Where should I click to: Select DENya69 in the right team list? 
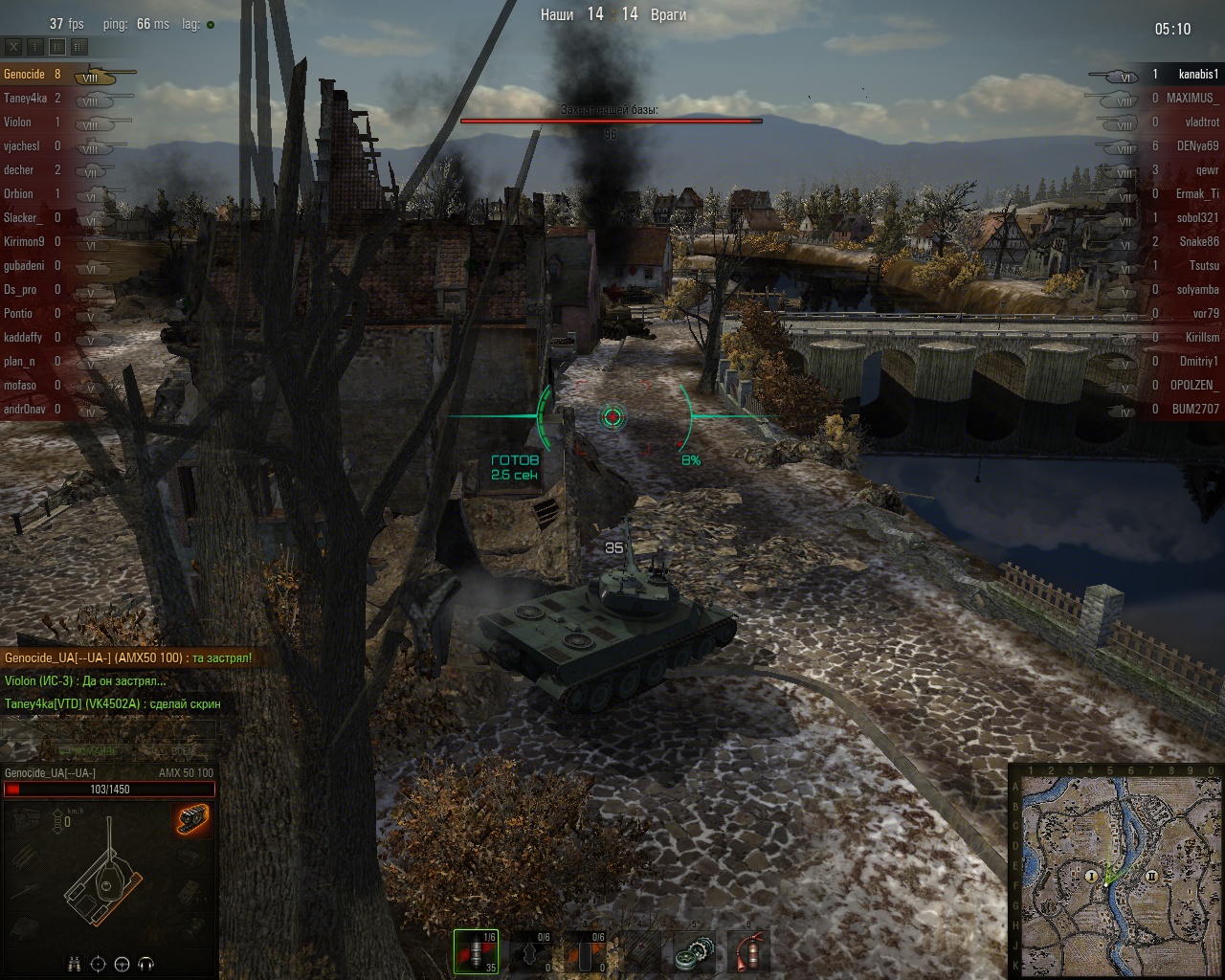[1197, 146]
